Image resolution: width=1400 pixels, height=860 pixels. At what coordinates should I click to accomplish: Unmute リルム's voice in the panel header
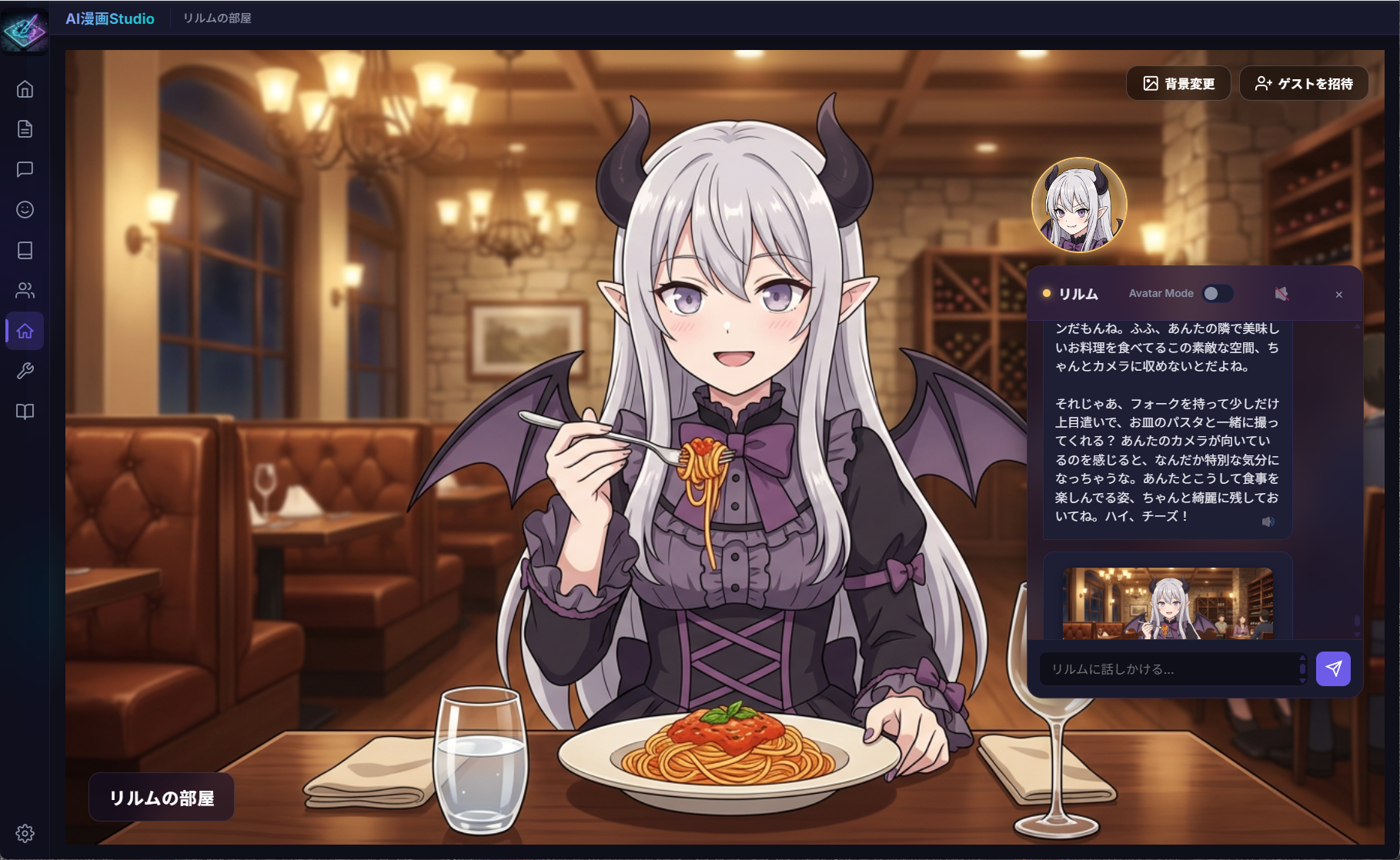[1281, 293]
